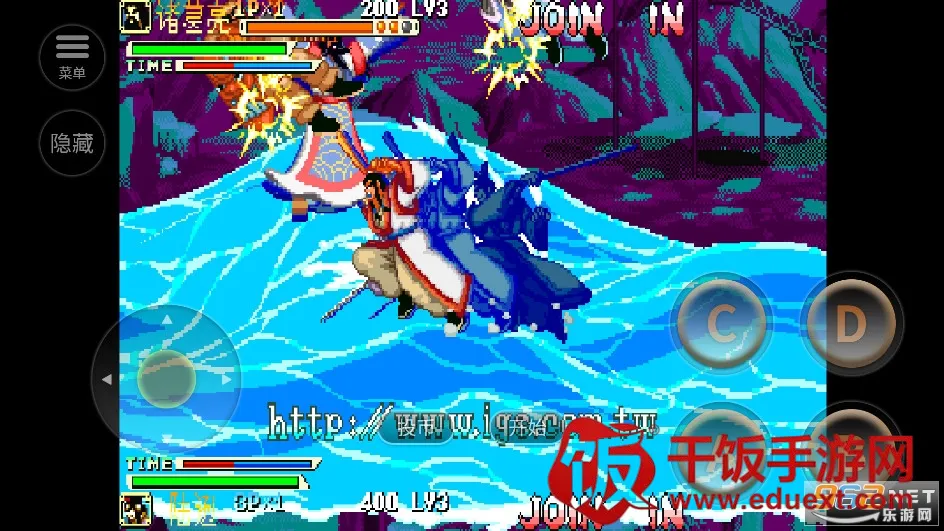Screen dimensions: 944x531
Task: Tap the 隐藏 button to hide controls
Action: tap(72, 143)
